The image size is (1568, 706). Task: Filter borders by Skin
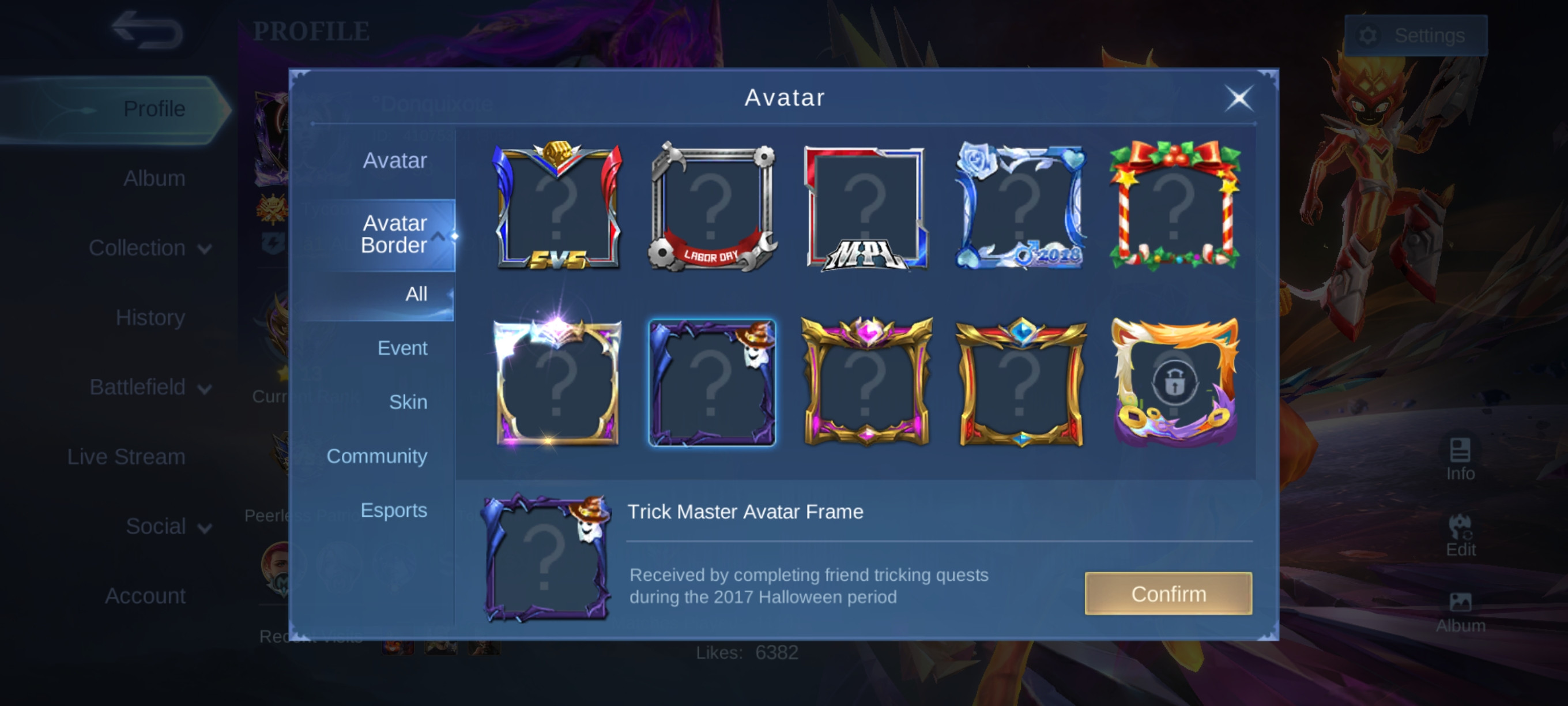tap(407, 402)
